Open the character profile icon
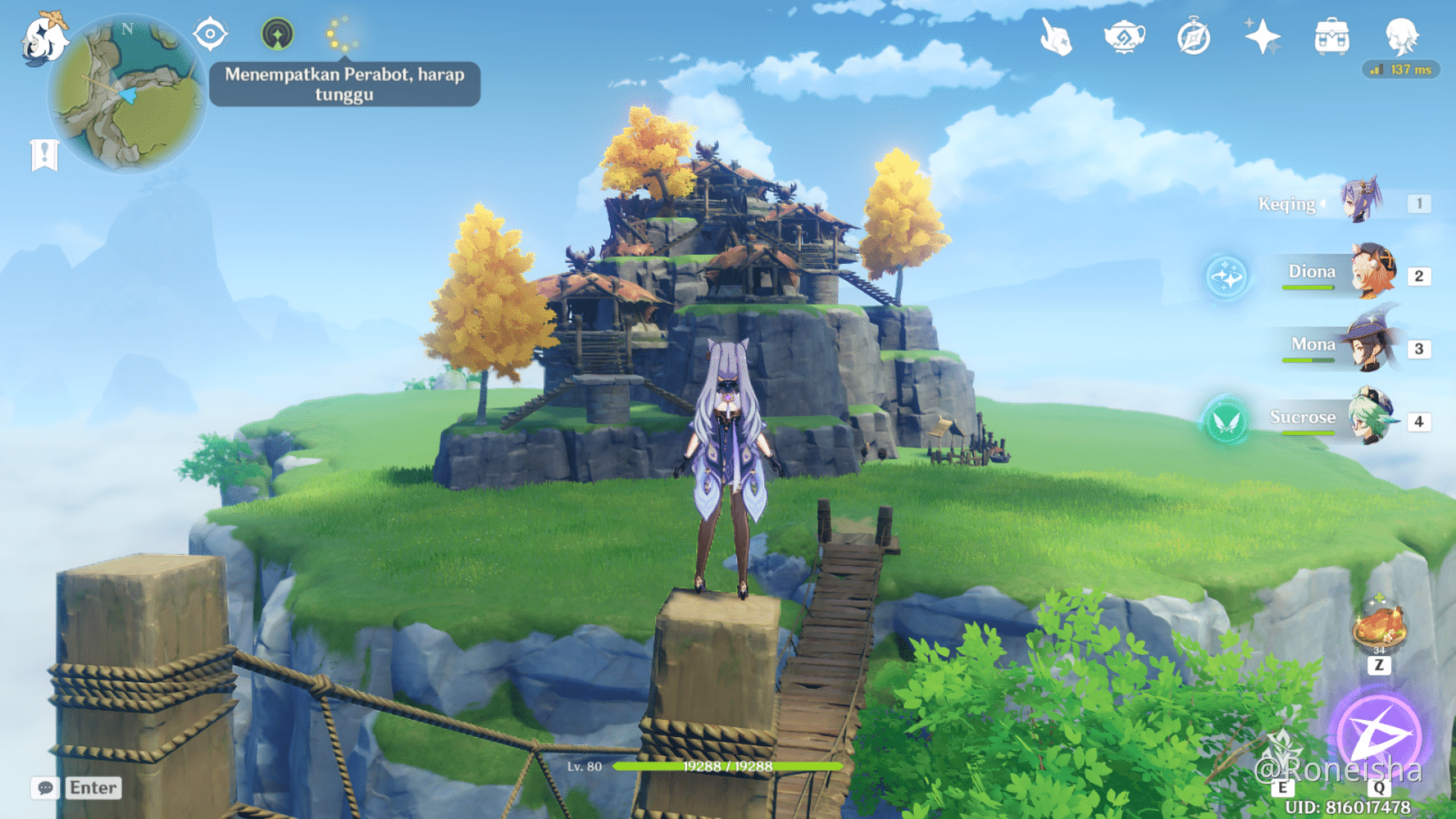Screen dimensions: 1456x819 (x=1404, y=36)
